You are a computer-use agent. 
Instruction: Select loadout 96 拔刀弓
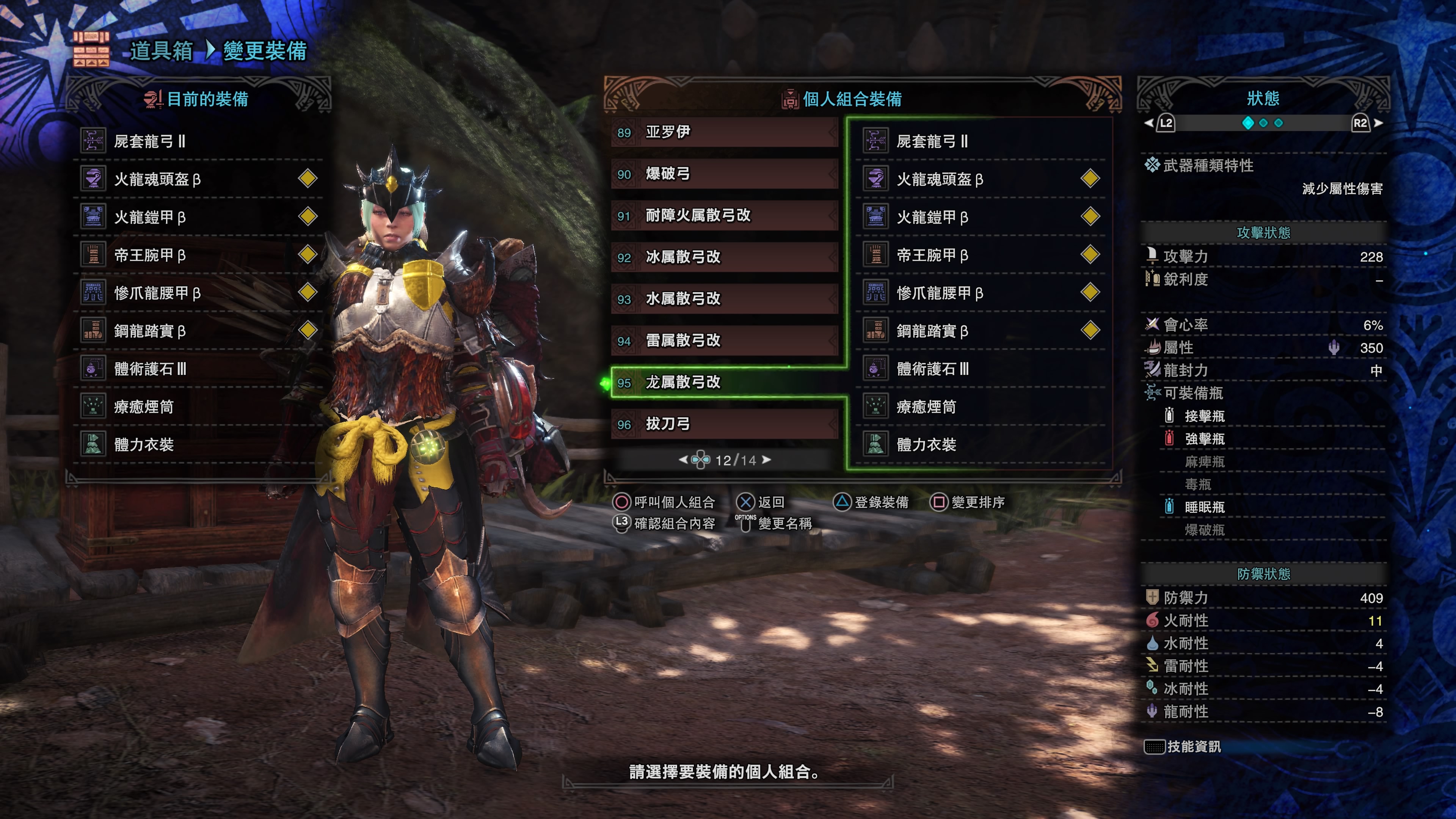coord(723,425)
